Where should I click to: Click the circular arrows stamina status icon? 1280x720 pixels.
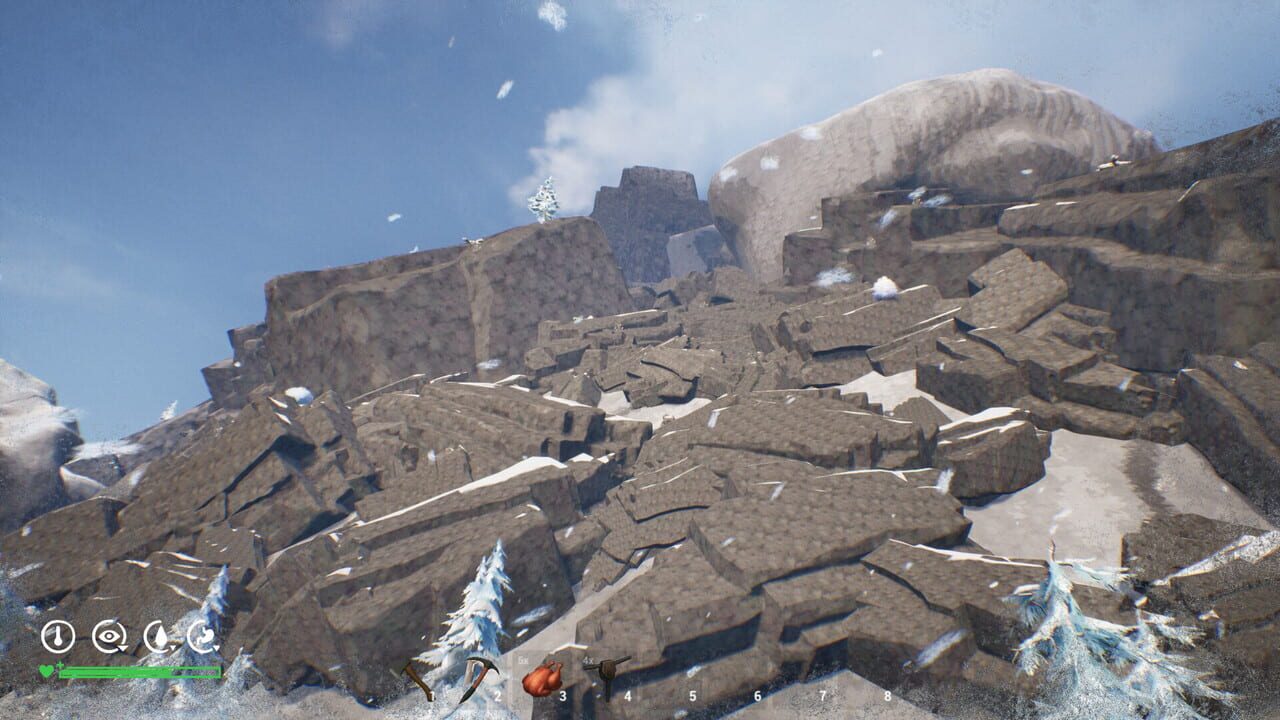pos(202,635)
